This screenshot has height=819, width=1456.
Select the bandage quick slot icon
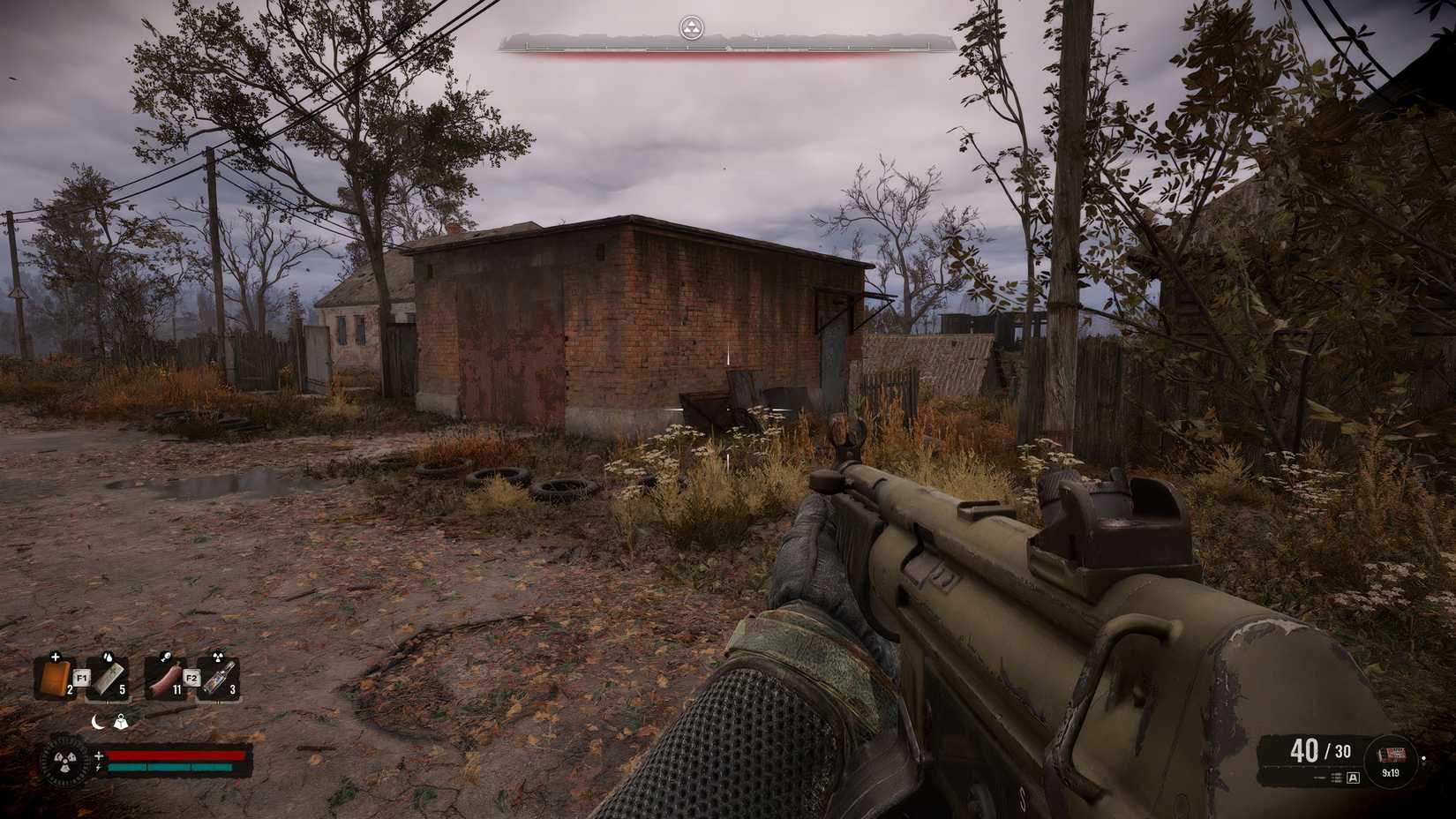[x=56, y=676]
